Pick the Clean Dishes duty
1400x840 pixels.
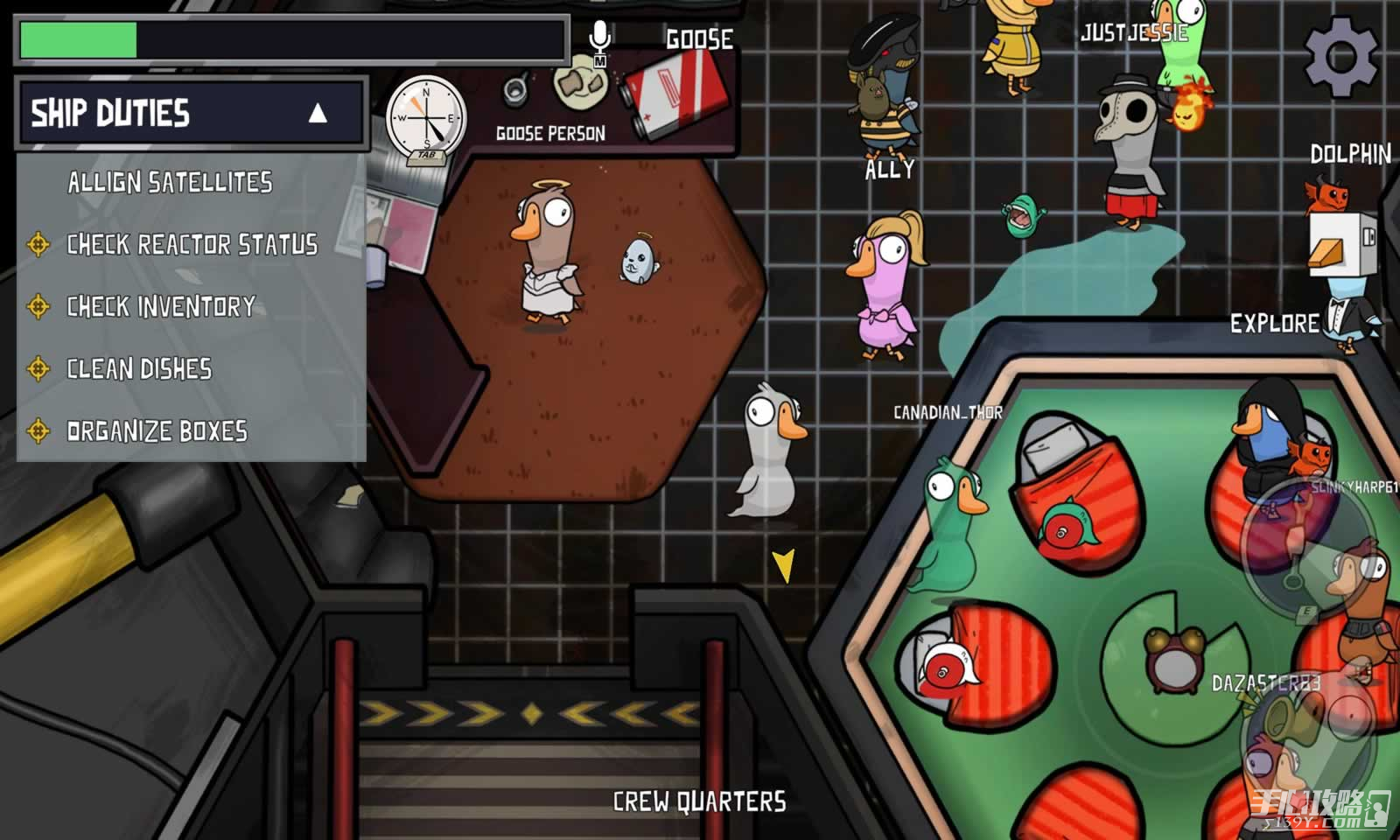(x=139, y=368)
